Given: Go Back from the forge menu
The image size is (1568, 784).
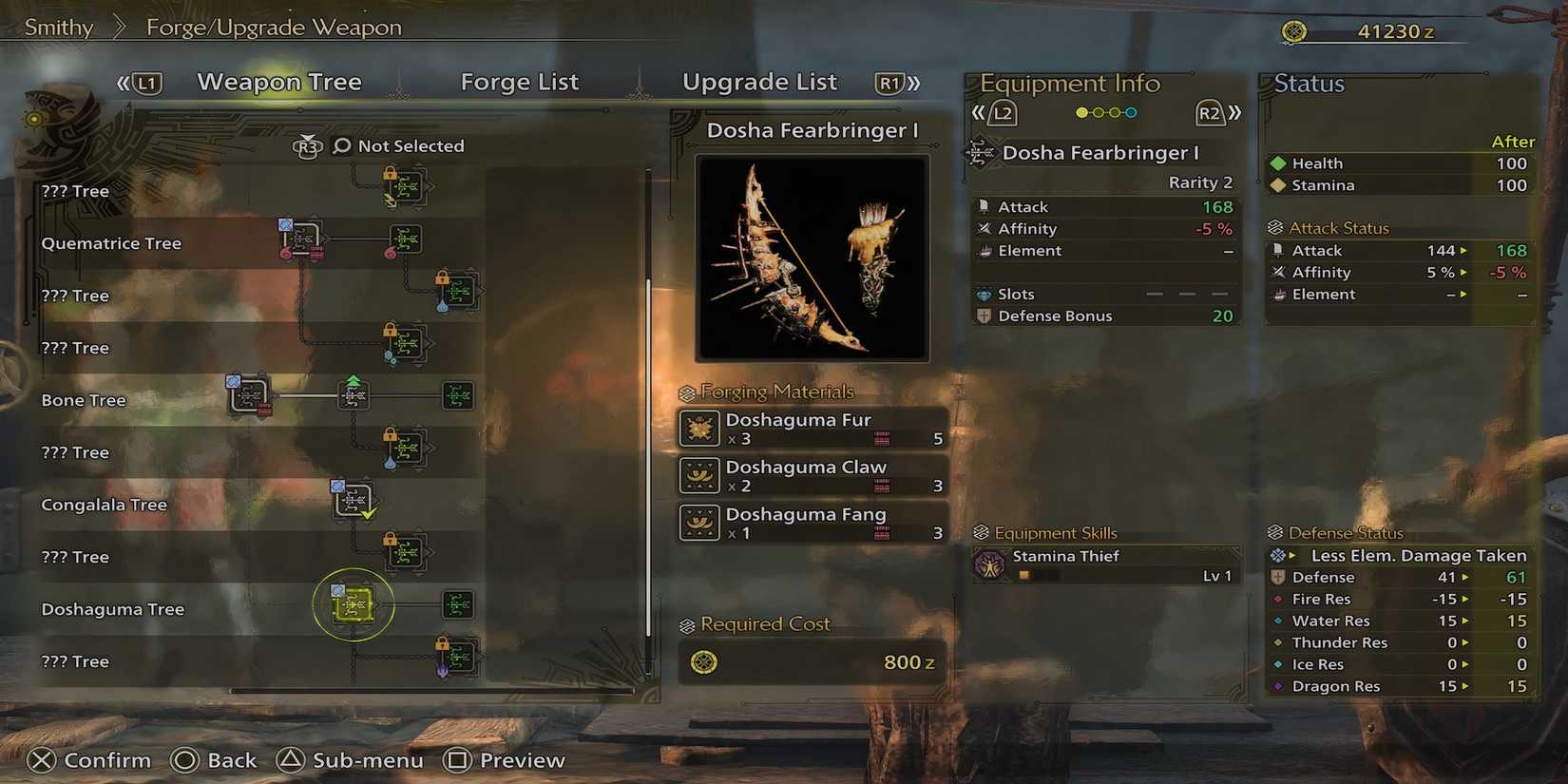Looking at the screenshot, I should tap(215, 760).
